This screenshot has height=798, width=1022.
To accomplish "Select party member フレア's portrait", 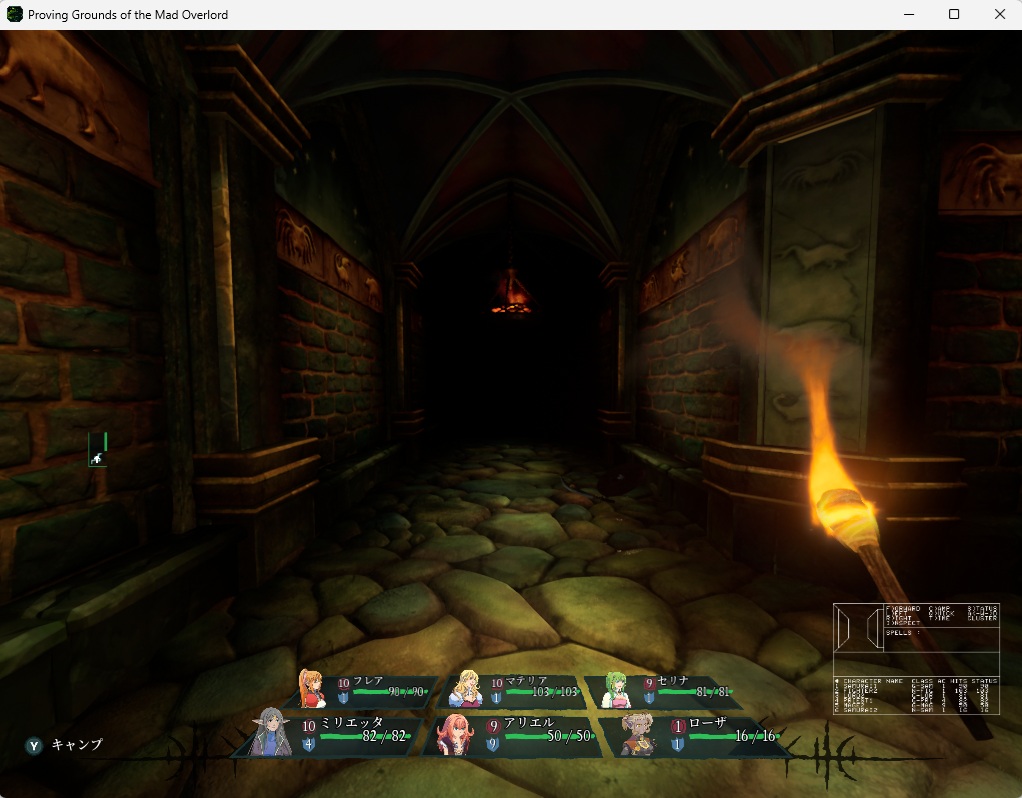I will 313,689.
